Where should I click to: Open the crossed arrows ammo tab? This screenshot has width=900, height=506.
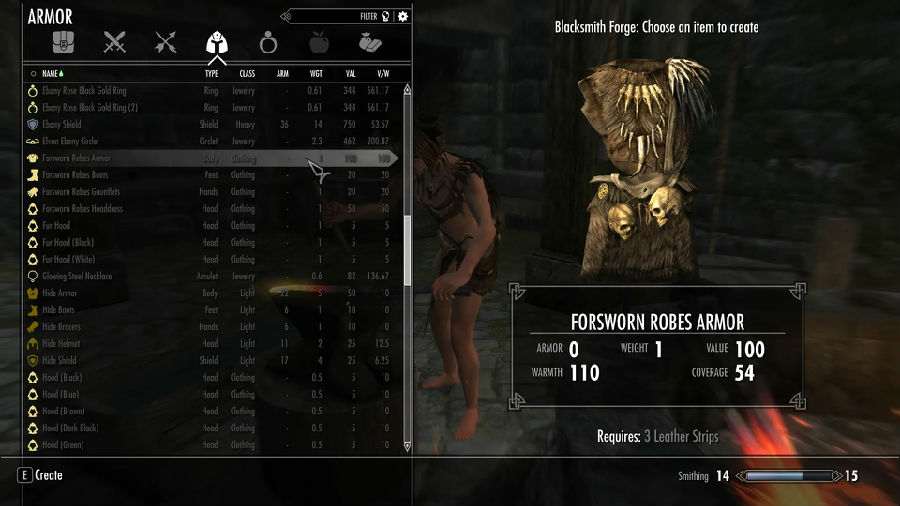166,43
